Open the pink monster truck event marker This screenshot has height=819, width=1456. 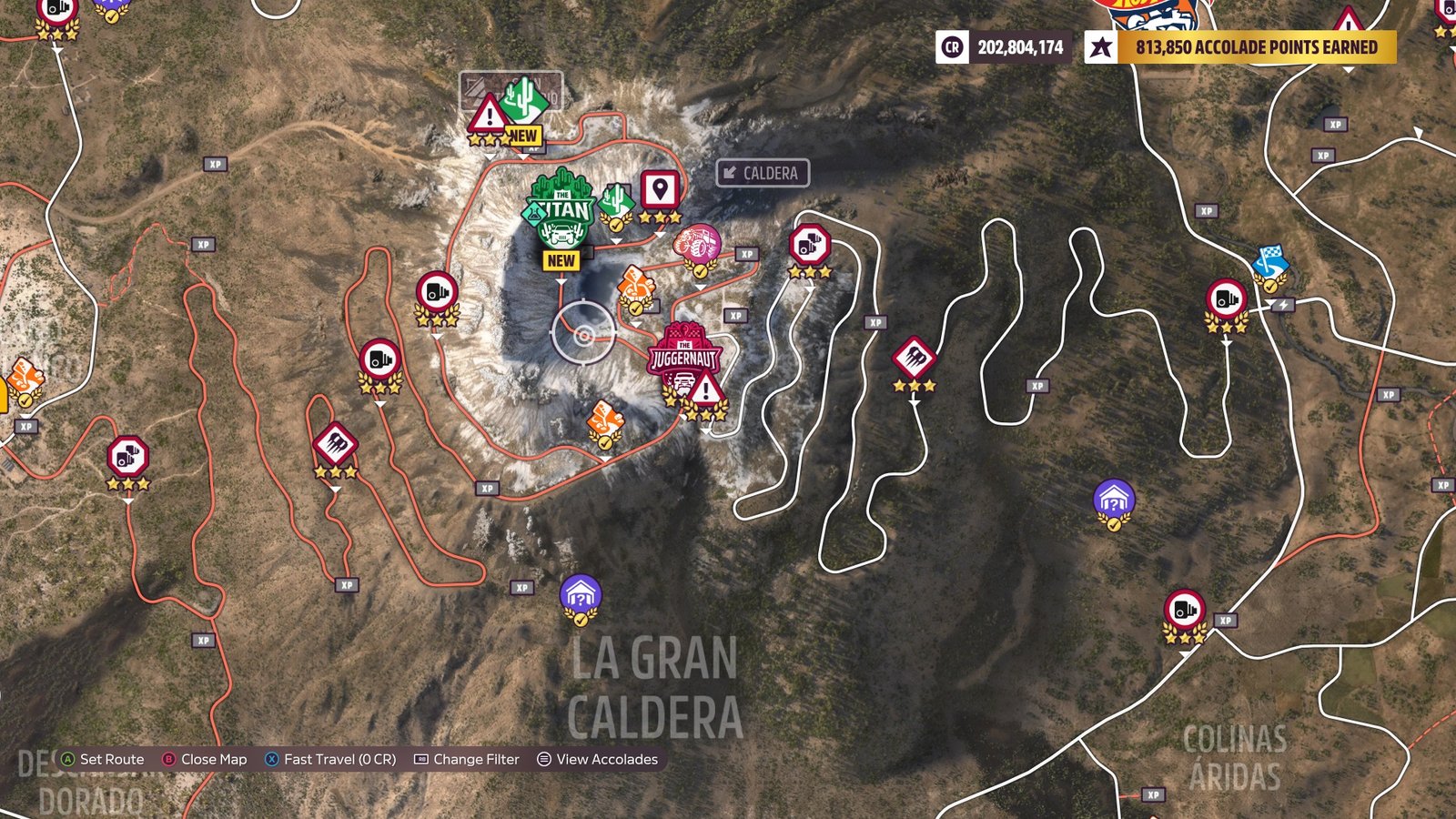click(x=698, y=246)
